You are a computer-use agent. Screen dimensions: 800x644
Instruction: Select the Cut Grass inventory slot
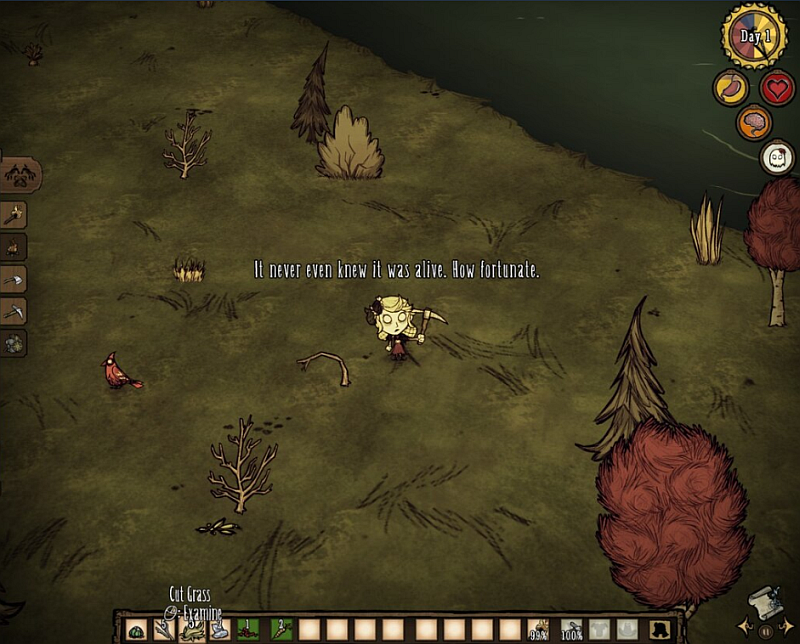point(190,630)
